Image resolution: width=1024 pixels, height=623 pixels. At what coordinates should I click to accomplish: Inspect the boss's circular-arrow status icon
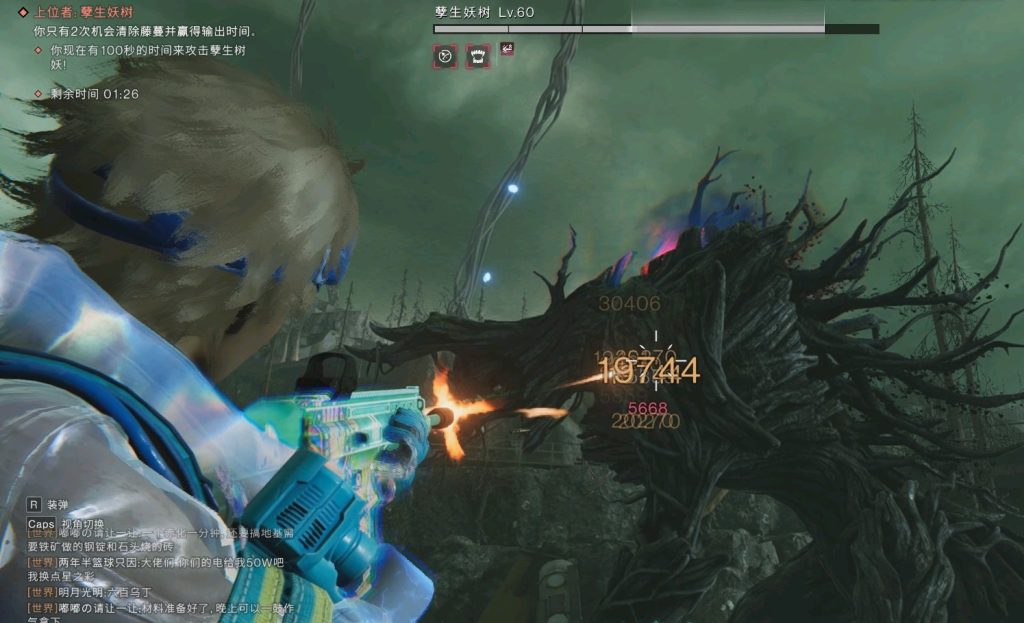pyautogui.click(x=445, y=57)
